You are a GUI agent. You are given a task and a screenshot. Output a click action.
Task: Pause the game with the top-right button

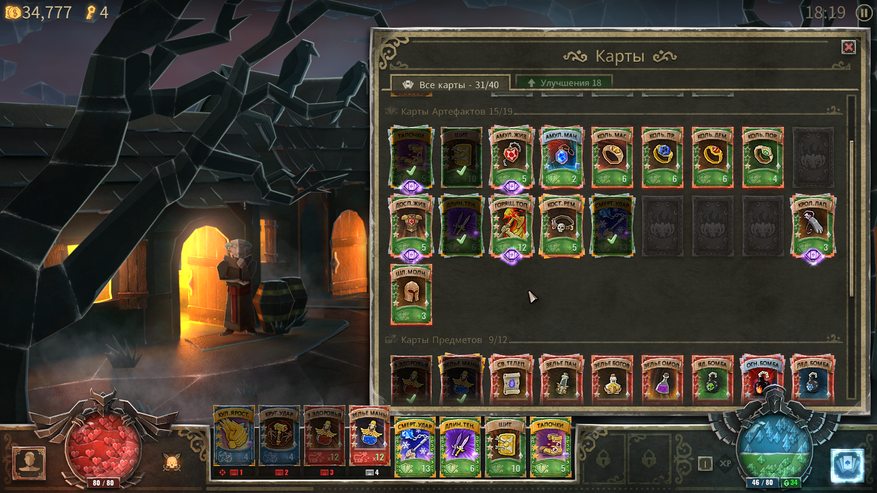pyautogui.click(x=862, y=13)
